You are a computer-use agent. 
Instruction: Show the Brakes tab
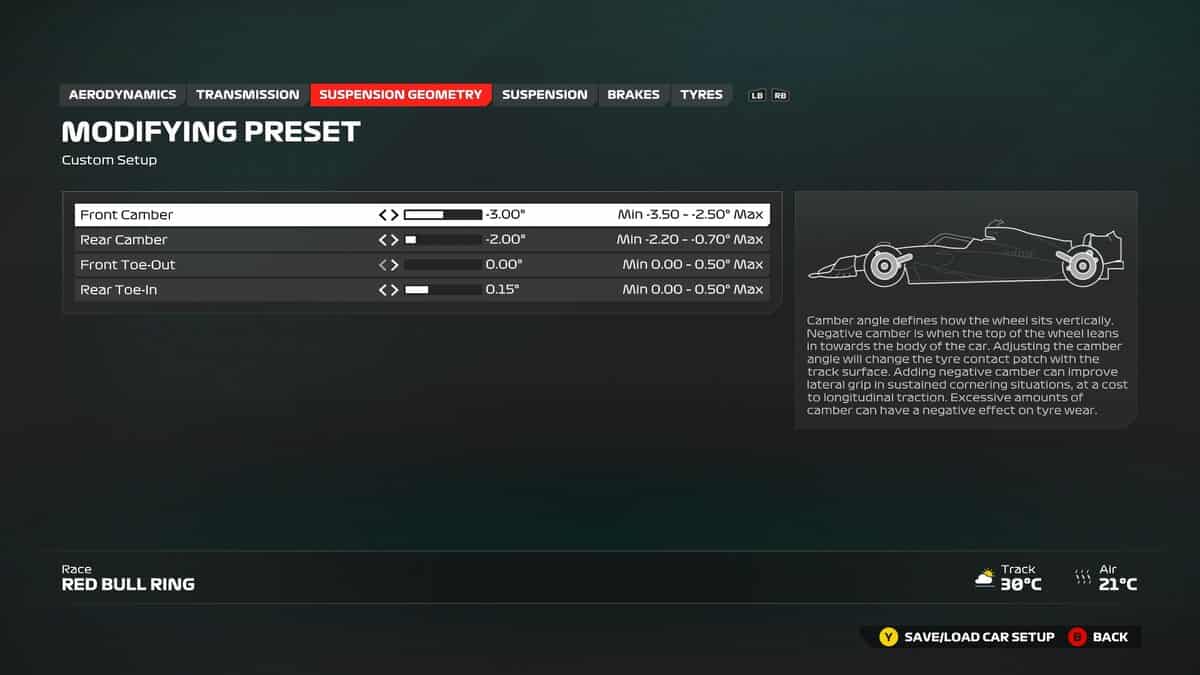point(633,95)
